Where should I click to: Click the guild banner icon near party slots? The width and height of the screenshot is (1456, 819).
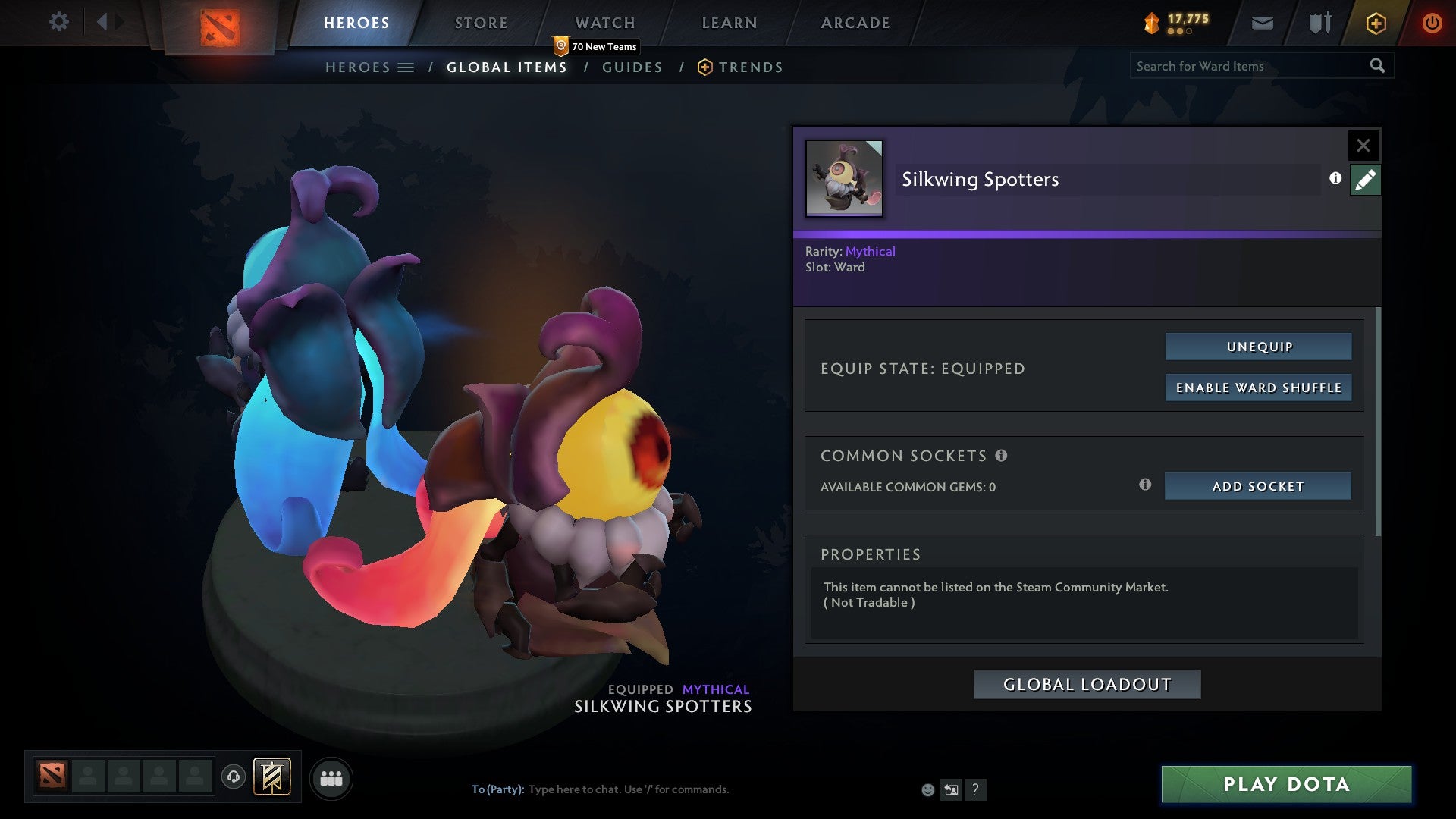tap(272, 777)
